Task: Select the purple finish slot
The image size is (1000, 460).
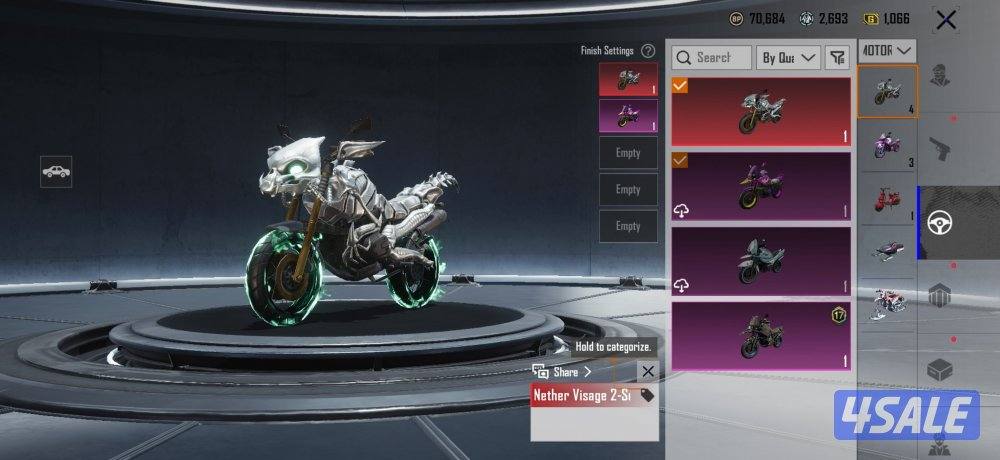Action: click(x=628, y=116)
